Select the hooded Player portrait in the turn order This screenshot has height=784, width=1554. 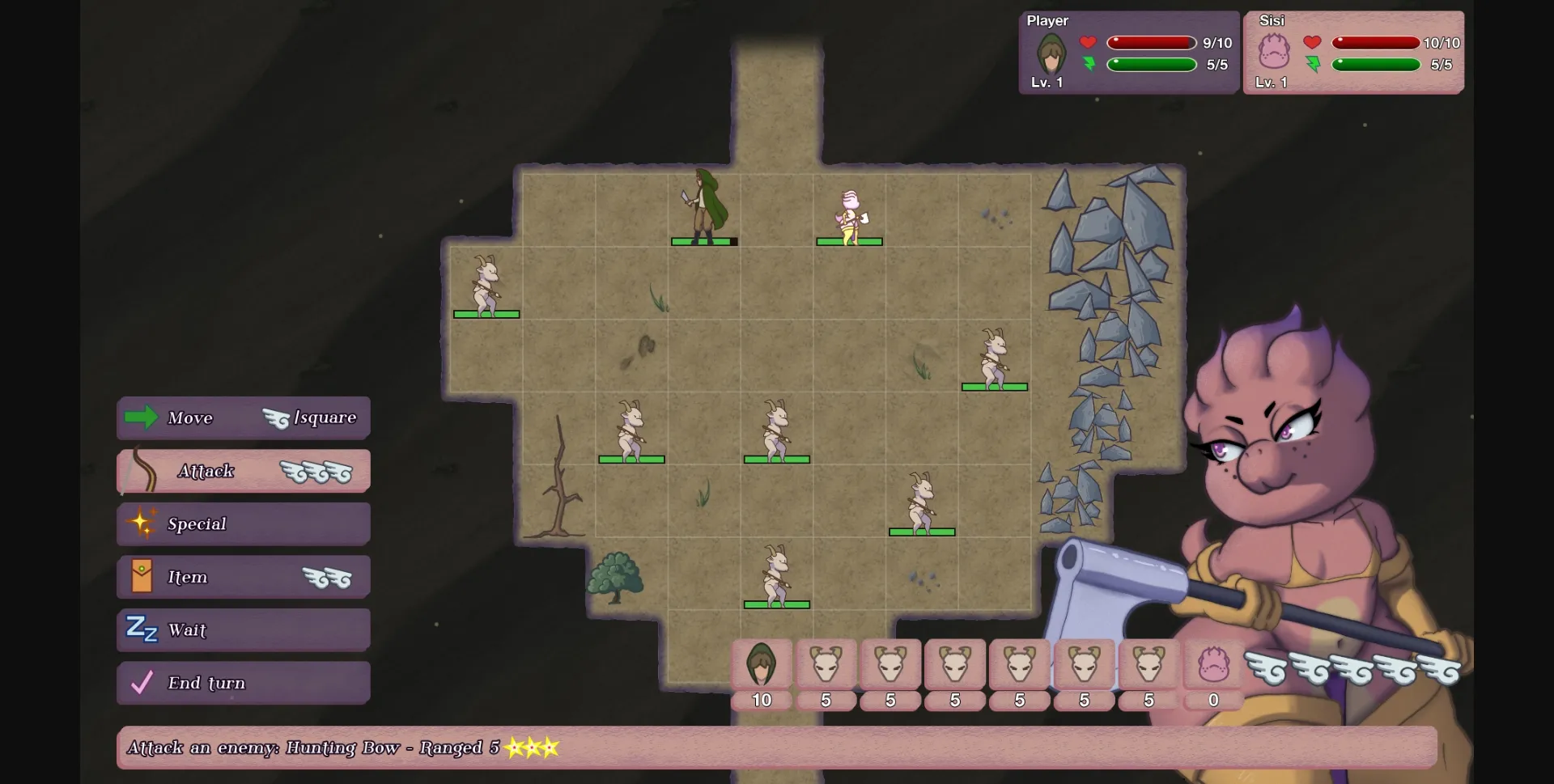(762, 664)
